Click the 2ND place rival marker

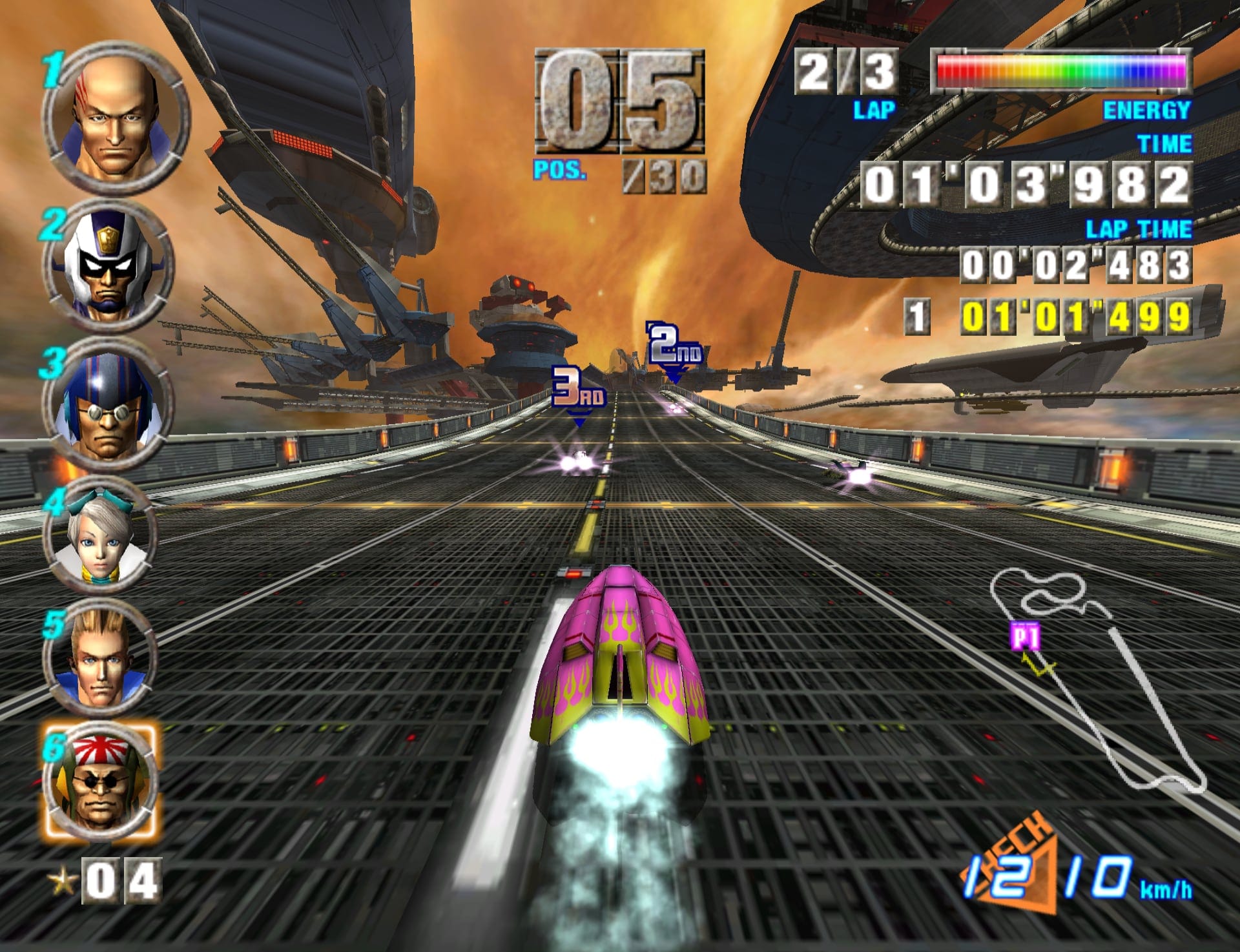point(674,346)
